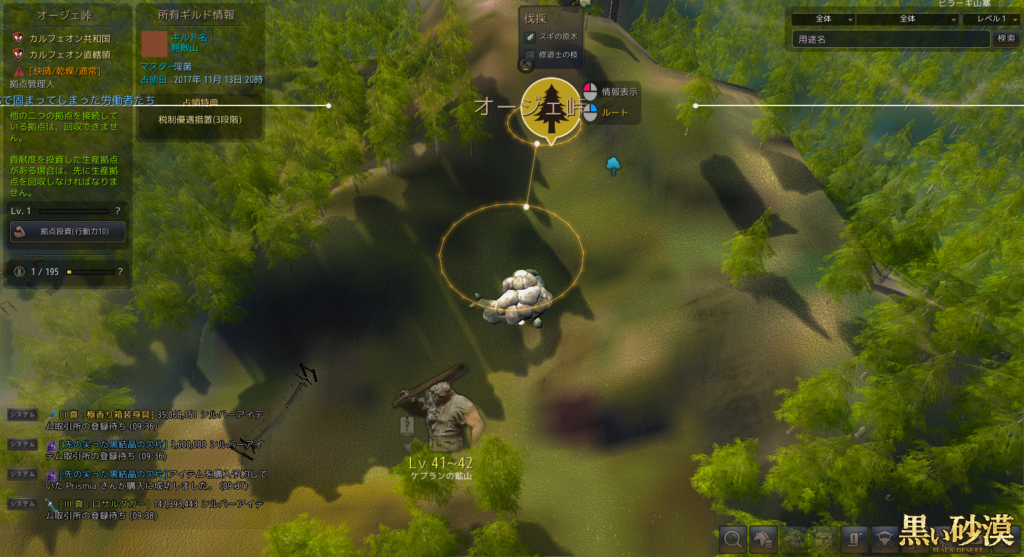Click the small blue tree map marker

tap(614, 166)
